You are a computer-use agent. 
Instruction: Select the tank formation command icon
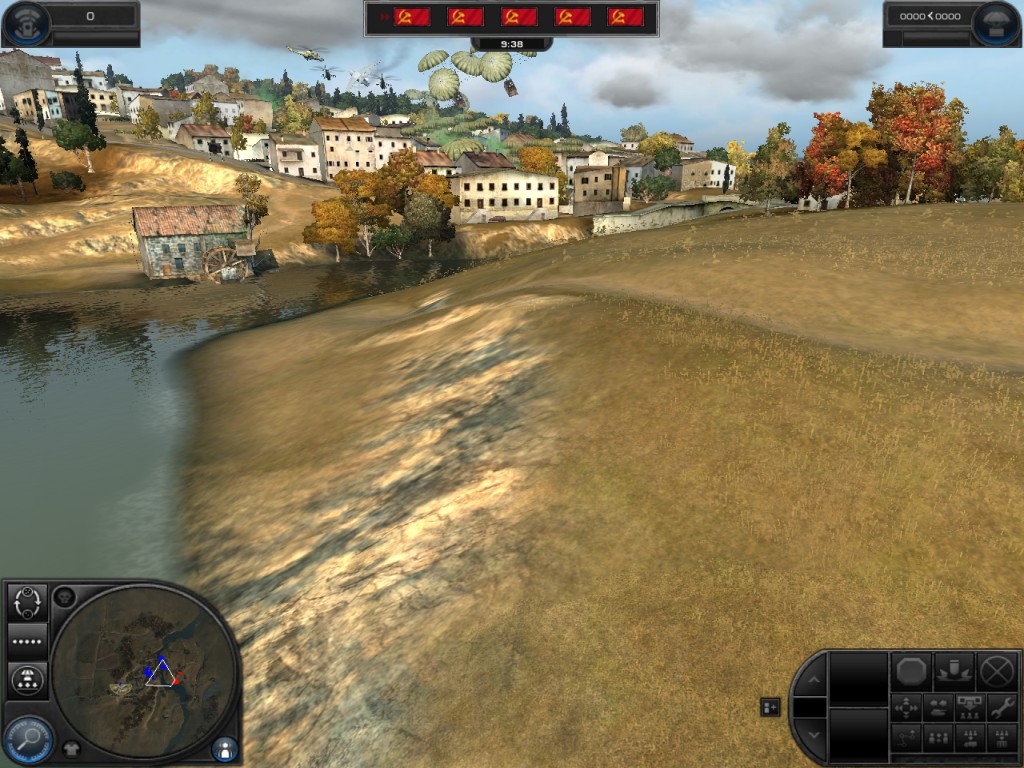(x=939, y=708)
